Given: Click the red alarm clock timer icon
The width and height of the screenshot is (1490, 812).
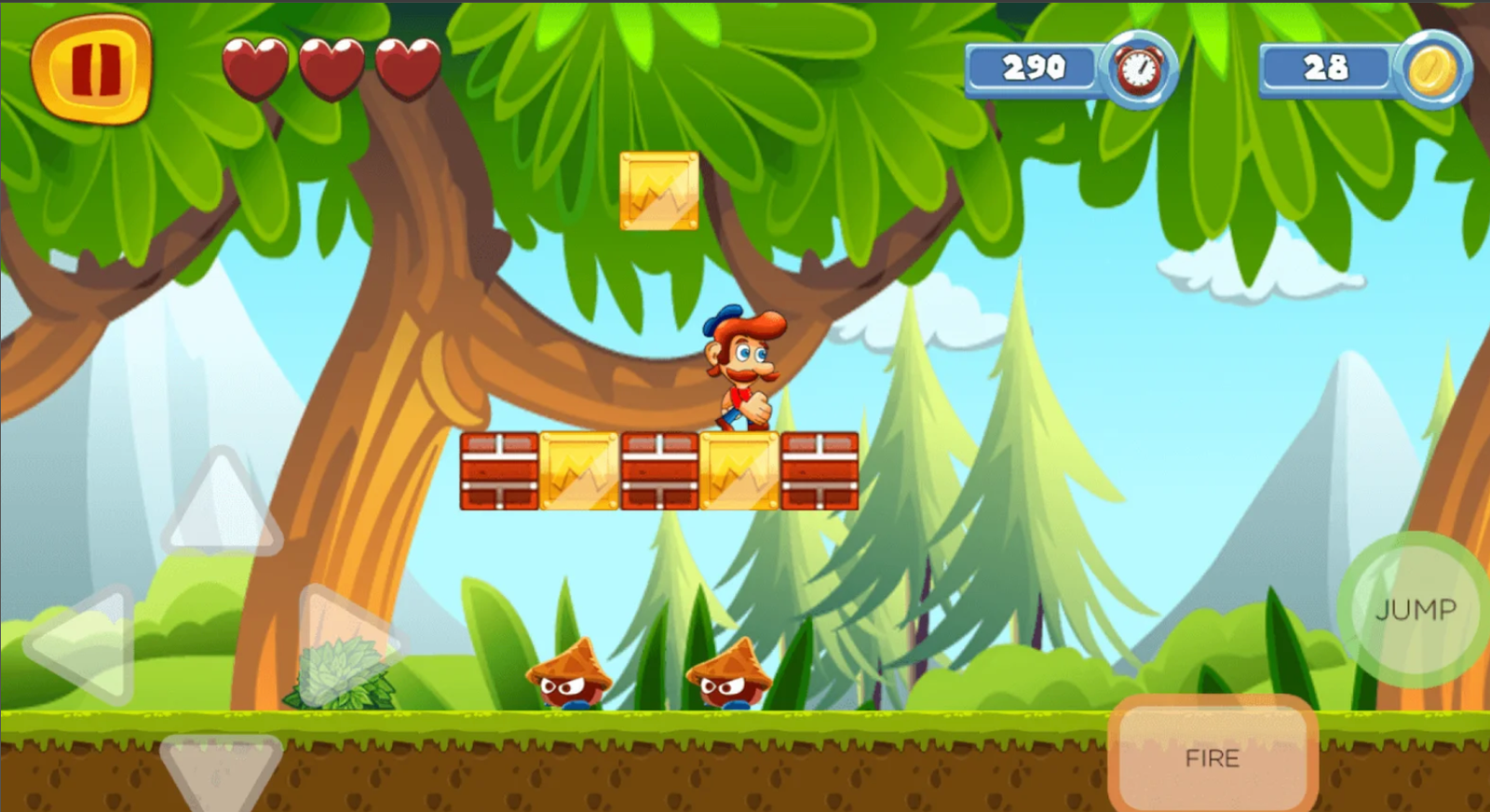Looking at the screenshot, I should 1138,70.
